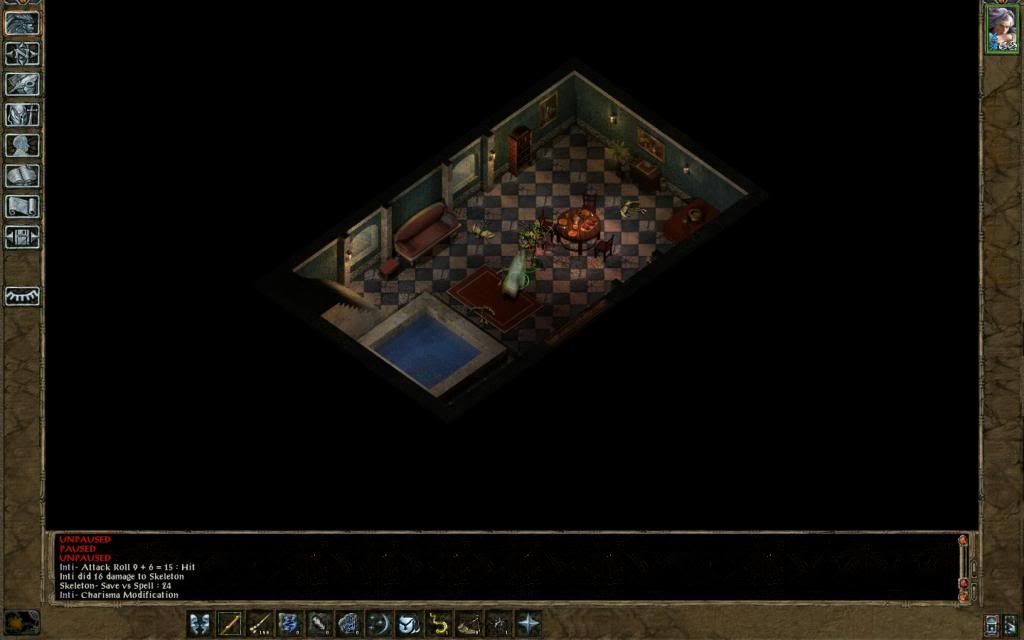This screenshot has height=640, width=1024.
Task: Open the character record bust icon
Action: click(22, 145)
